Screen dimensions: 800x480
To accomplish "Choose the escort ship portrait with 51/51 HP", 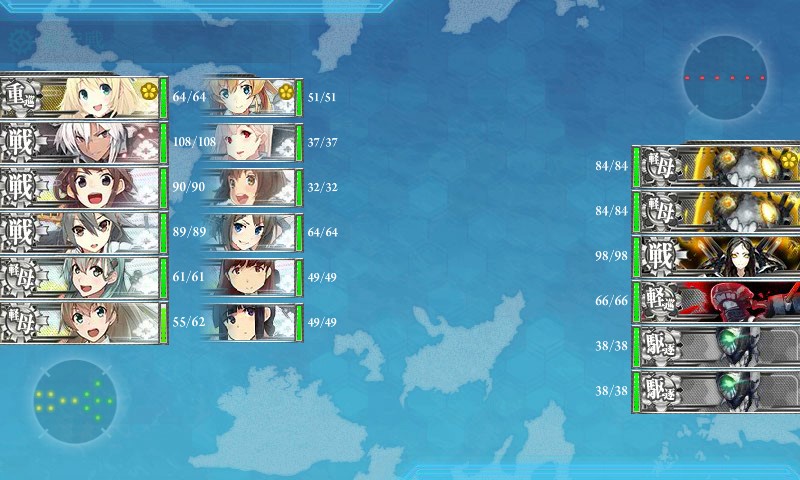I will point(250,97).
